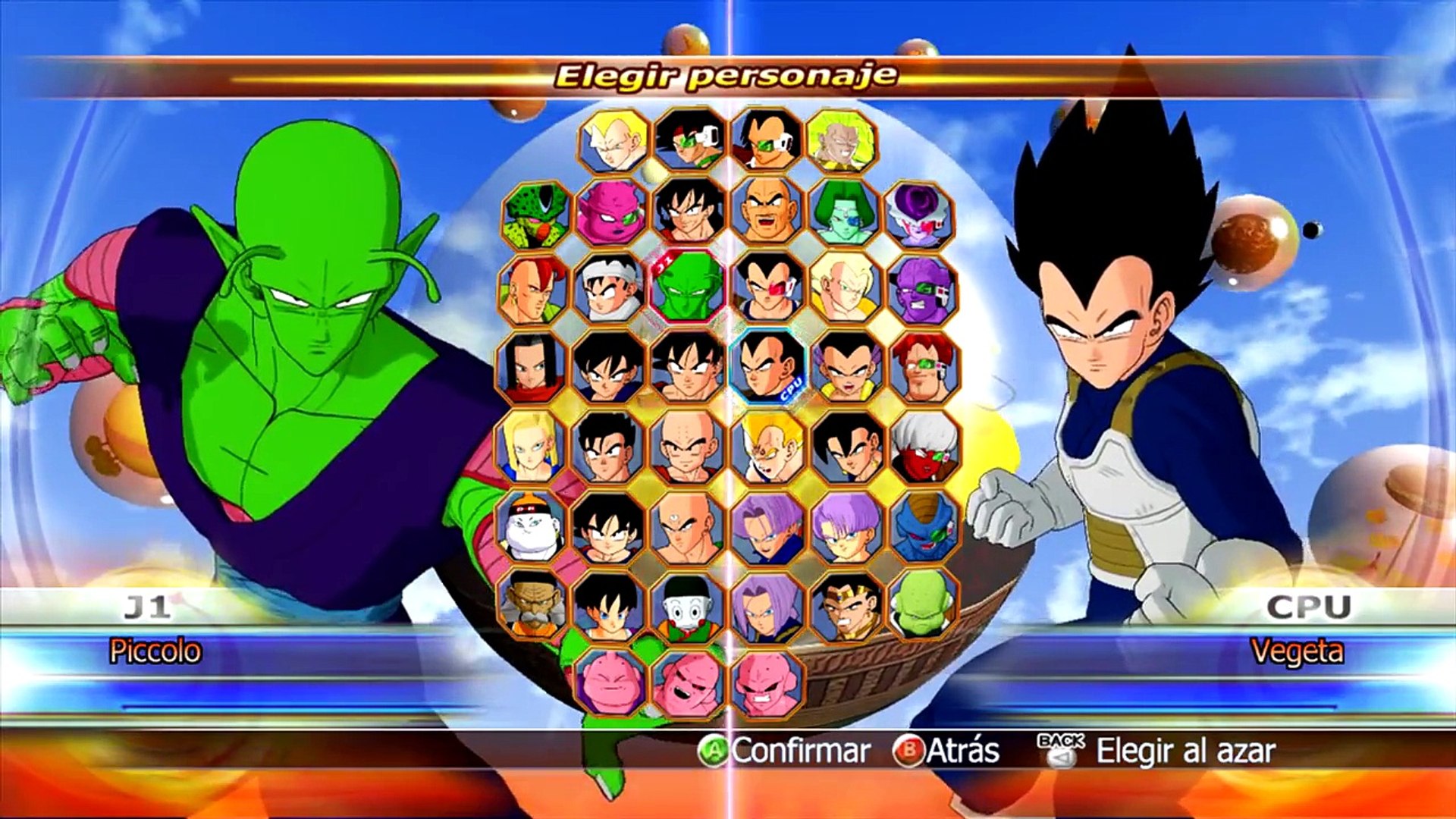Screen dimensions: 1456x819
Task: Select pink spiky Dodoria portrait
Action: click(611, 213)
